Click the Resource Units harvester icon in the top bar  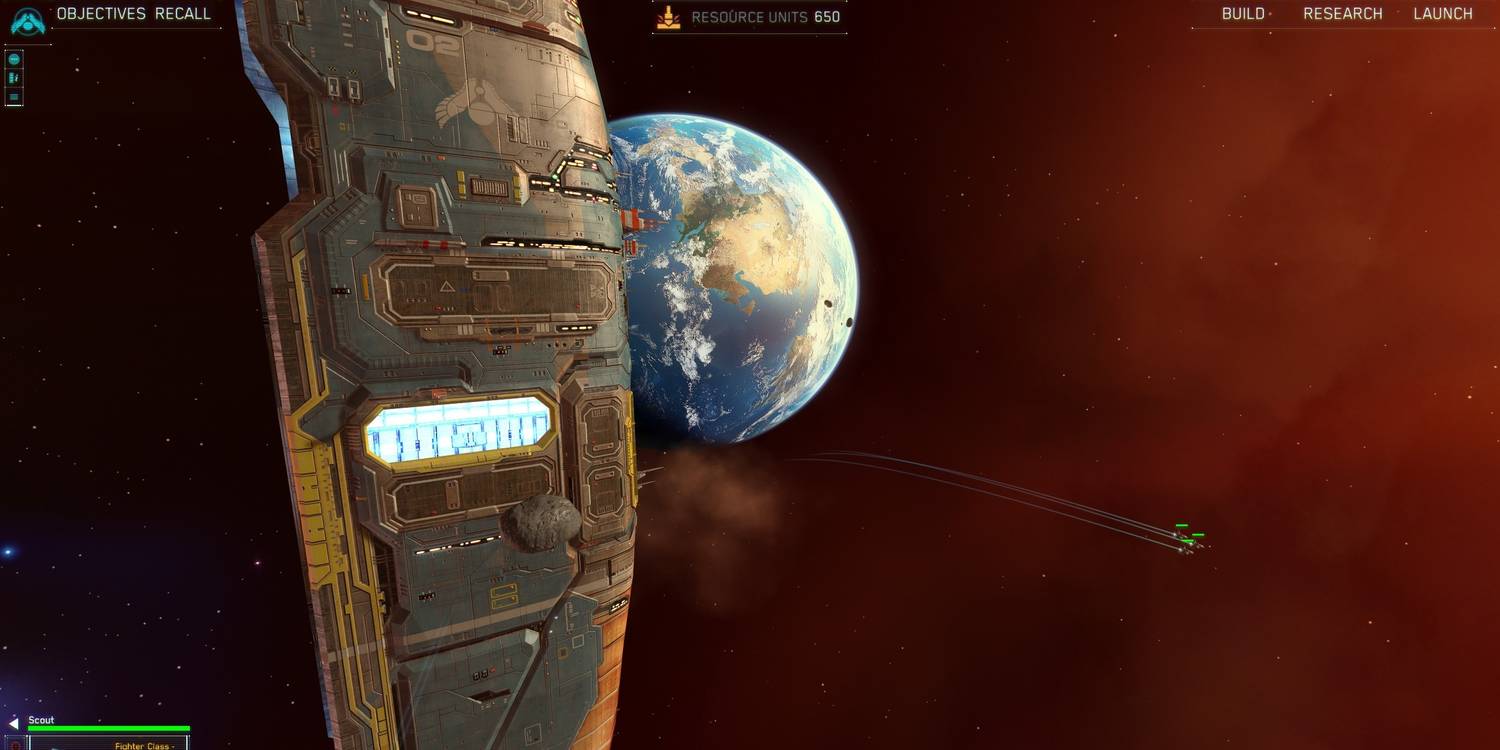tap(667, 15)
